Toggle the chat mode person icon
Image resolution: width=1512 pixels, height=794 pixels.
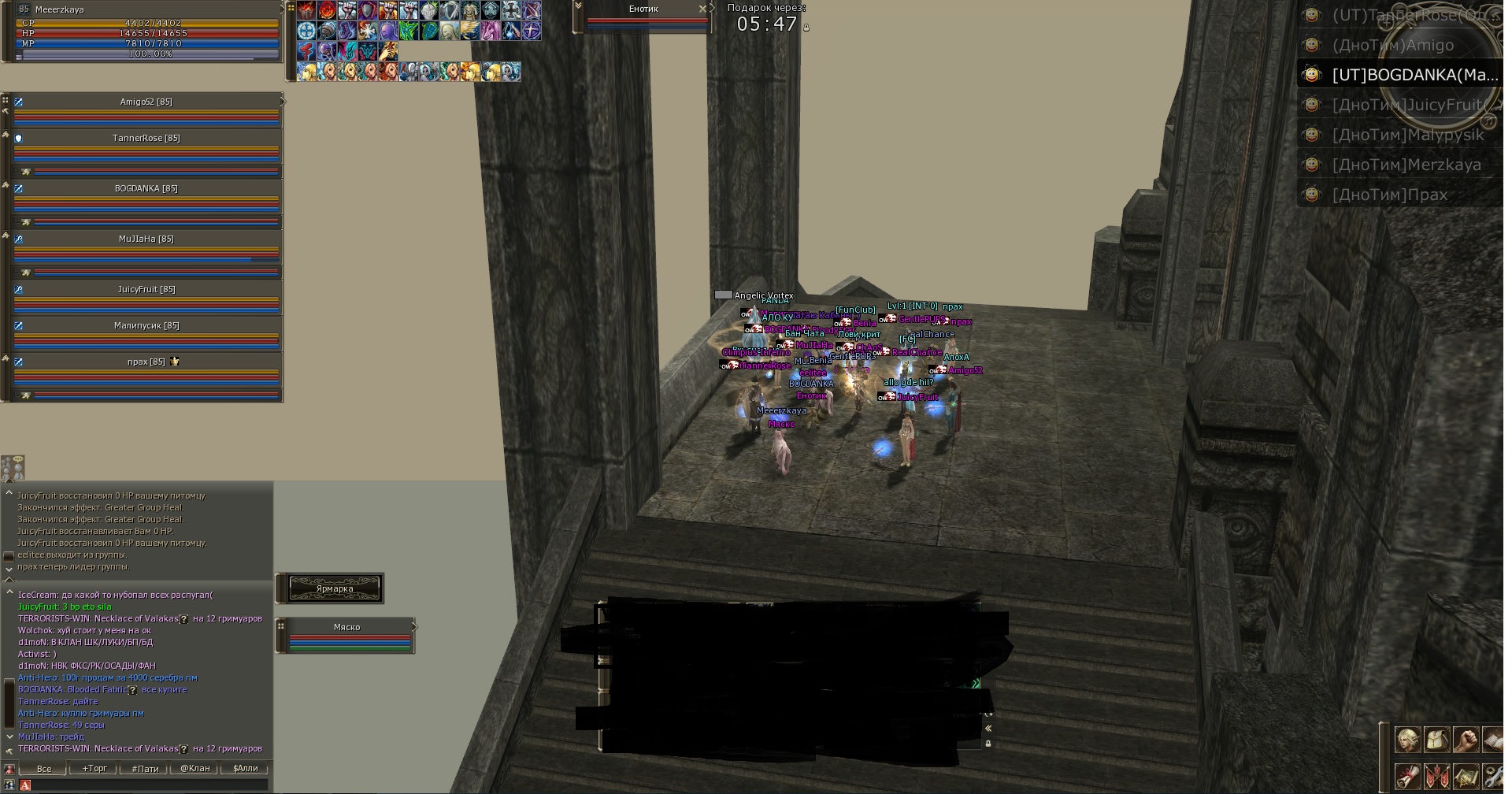pos(9,770)
